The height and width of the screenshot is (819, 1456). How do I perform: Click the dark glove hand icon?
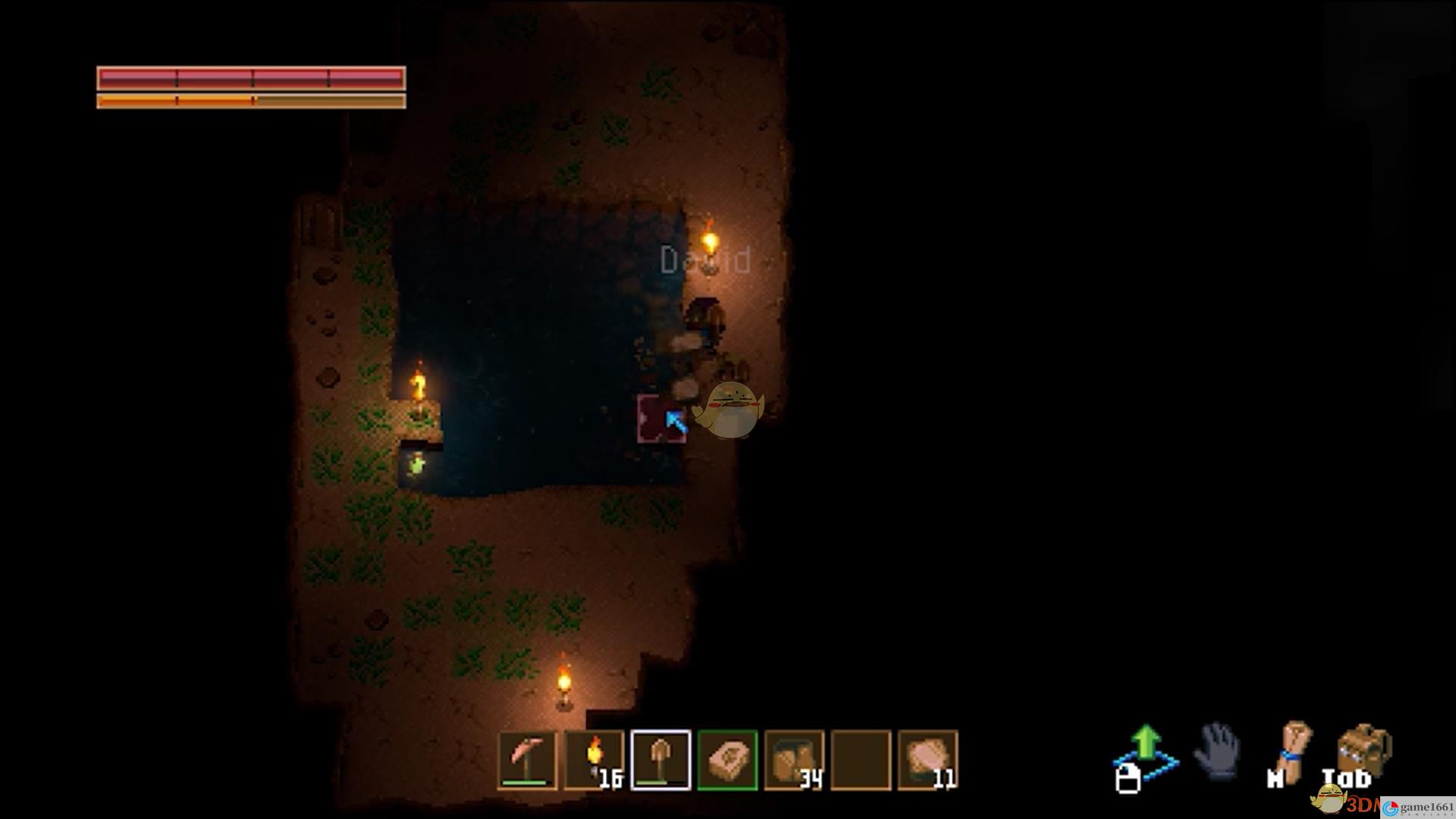tap(1217, 751)
